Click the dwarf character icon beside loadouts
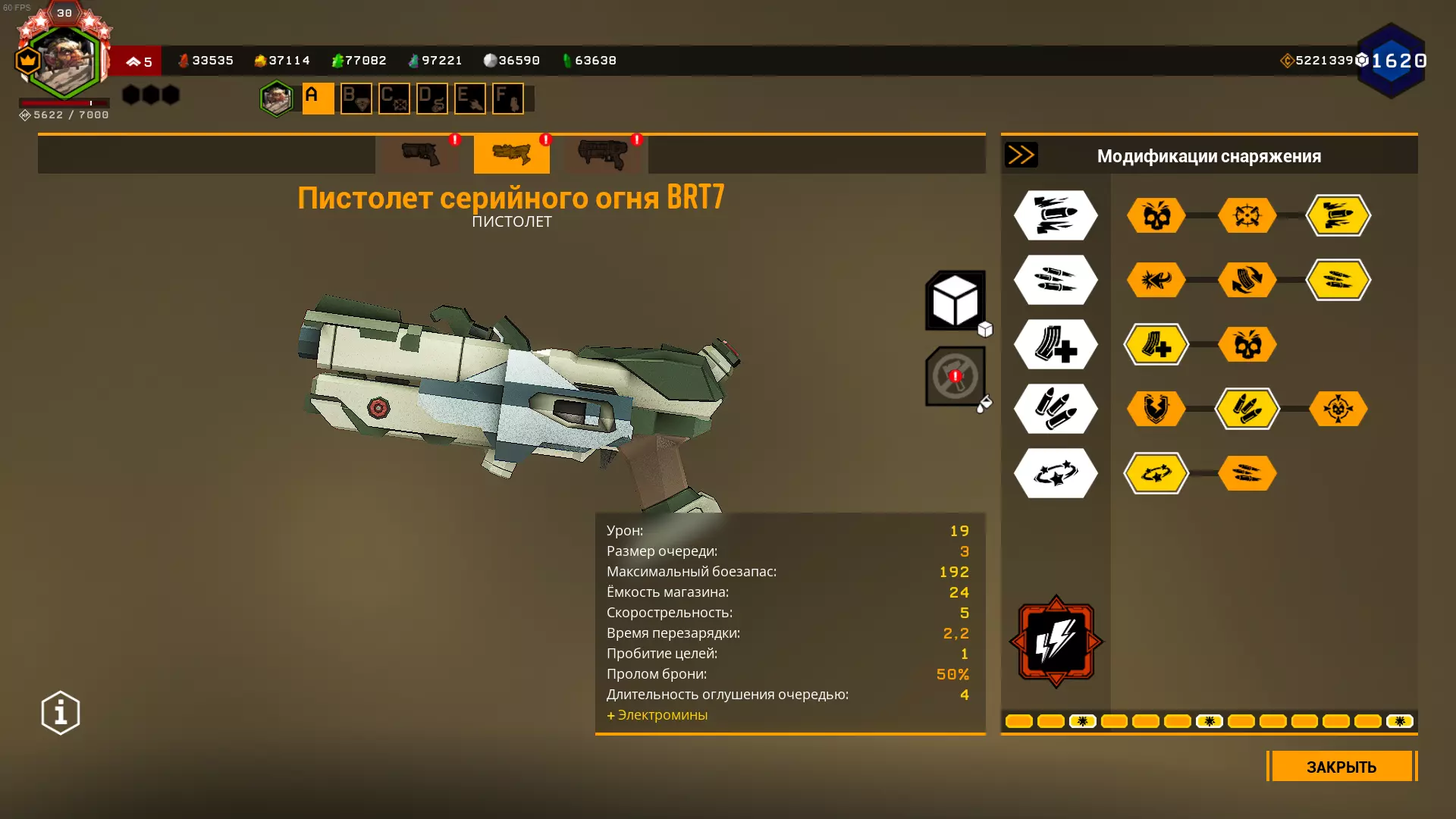The width and height of the screenshot is (1456, 819). tap(277, 99)
